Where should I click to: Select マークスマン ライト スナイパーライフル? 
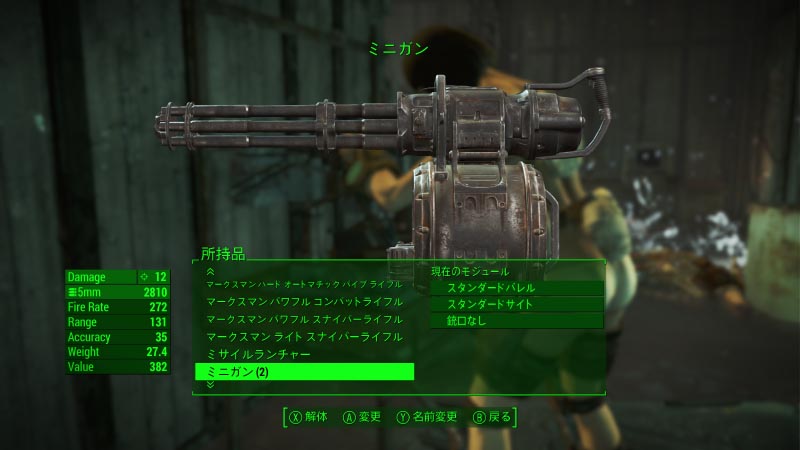[x=305, y=337]
